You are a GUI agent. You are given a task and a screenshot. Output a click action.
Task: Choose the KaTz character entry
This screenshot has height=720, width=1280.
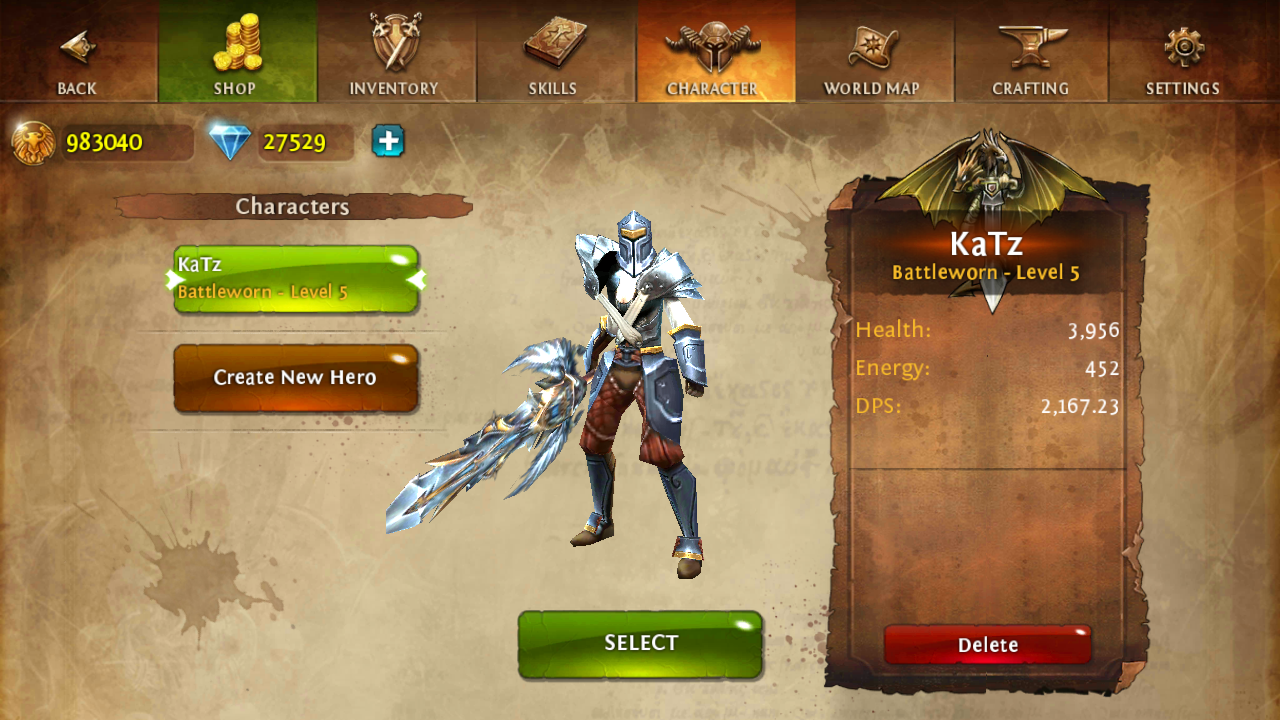tap(296, 279)
